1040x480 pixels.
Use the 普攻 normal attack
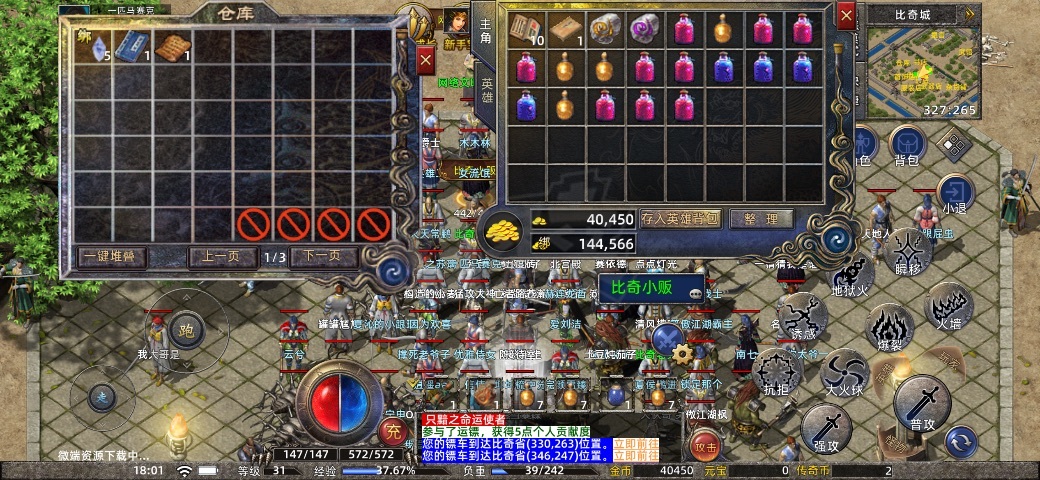921,403
